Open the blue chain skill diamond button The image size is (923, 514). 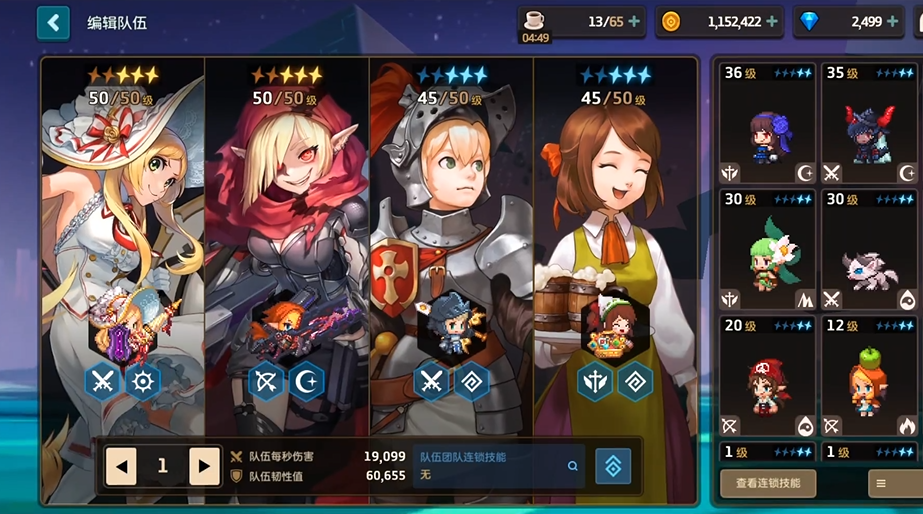pyautogui.click(x=613, y=466)
